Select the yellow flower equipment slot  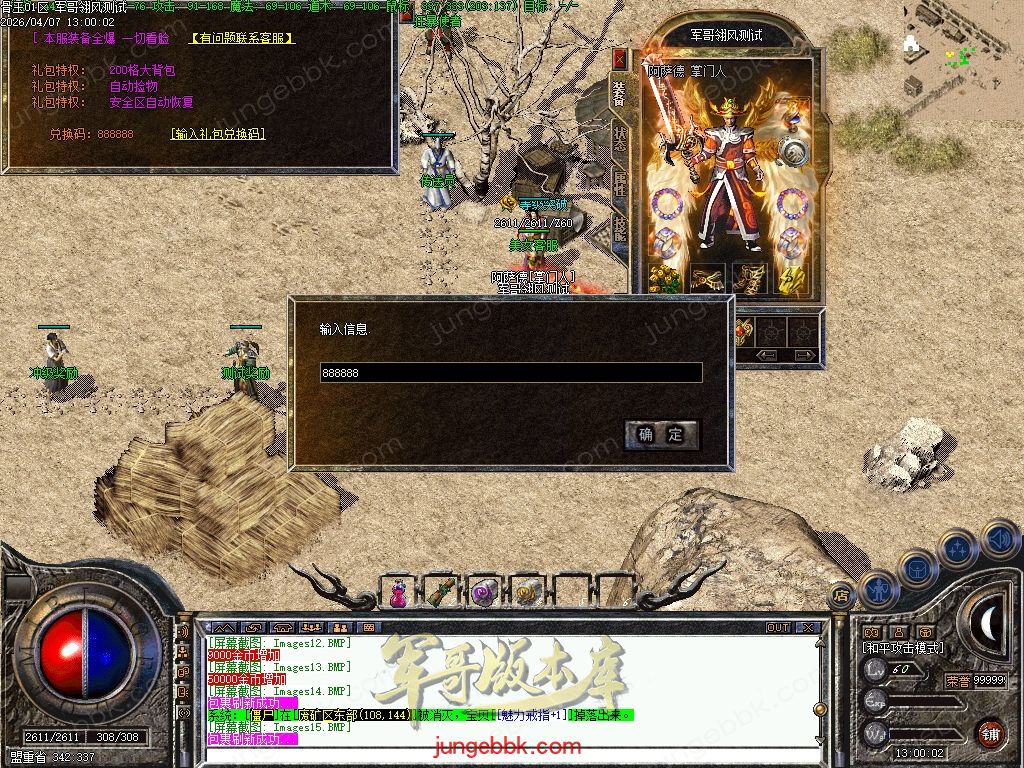(664, 277)
